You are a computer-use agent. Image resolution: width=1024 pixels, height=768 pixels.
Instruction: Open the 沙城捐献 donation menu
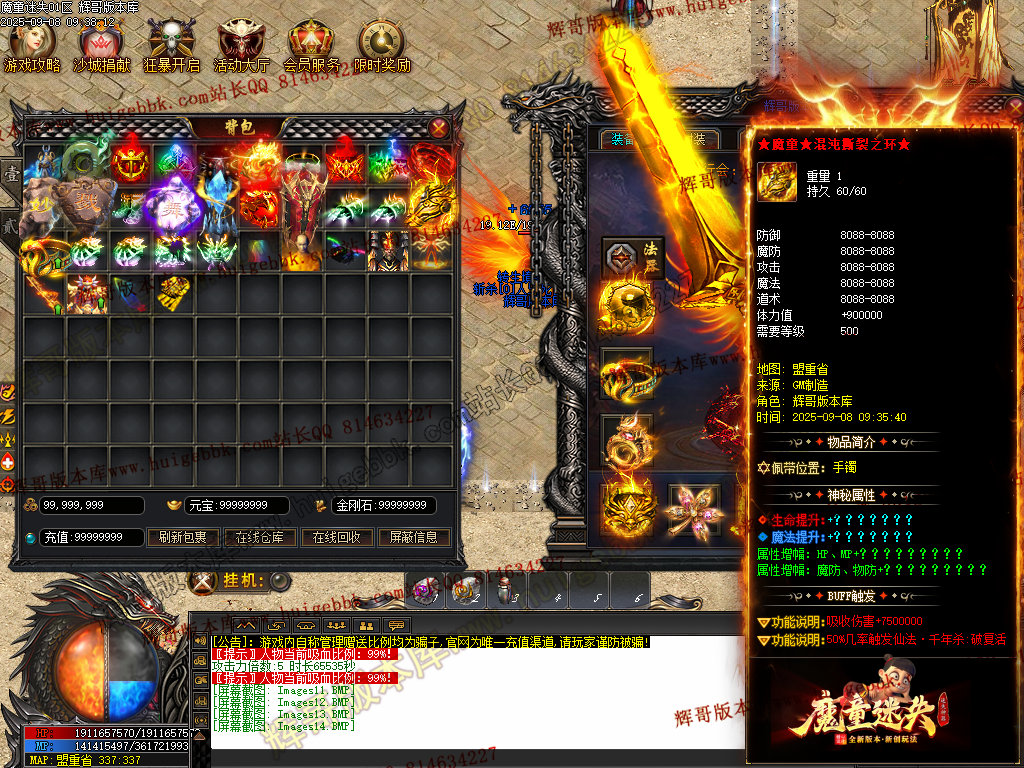95,45
